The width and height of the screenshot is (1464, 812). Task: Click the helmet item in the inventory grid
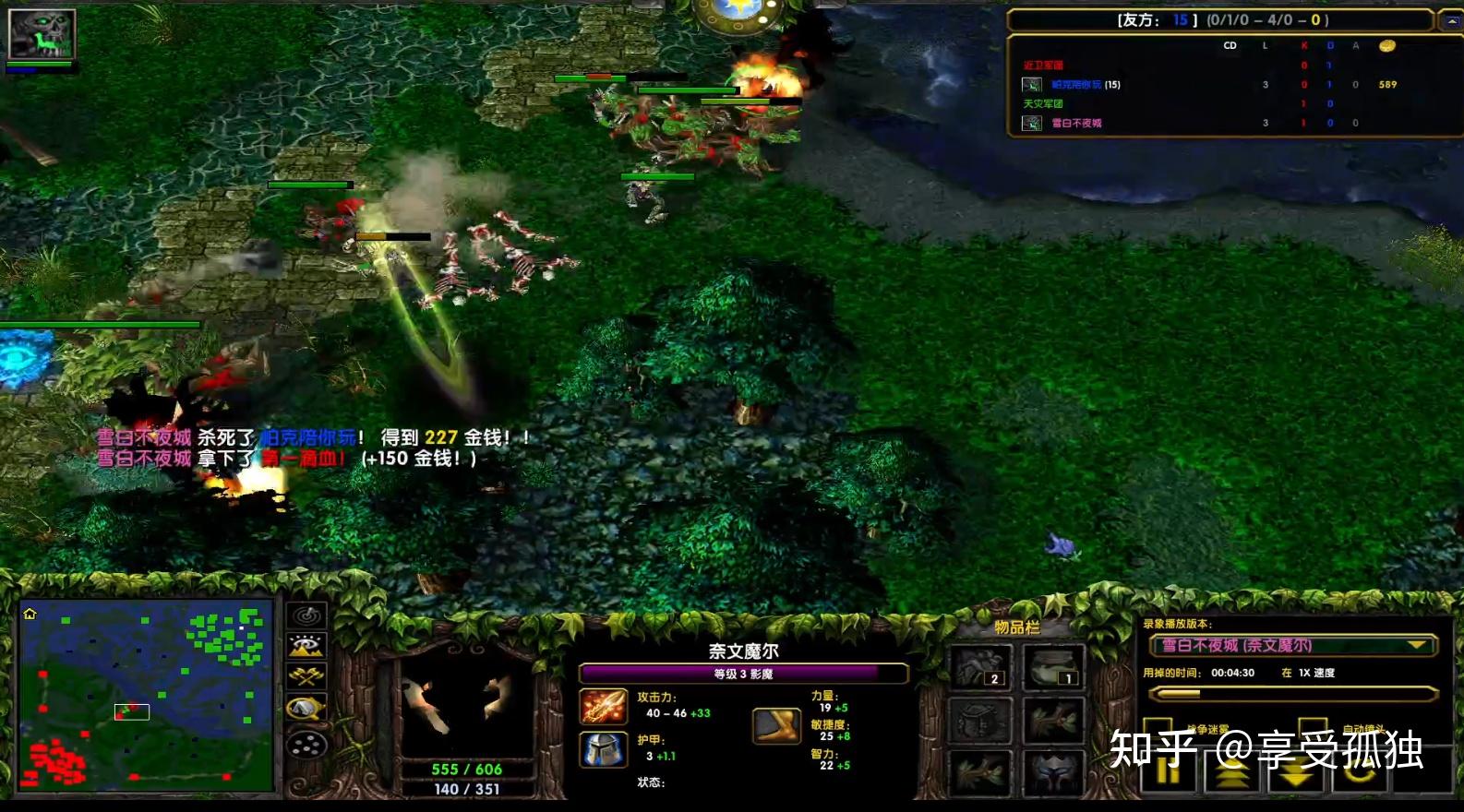(1054, 773)
